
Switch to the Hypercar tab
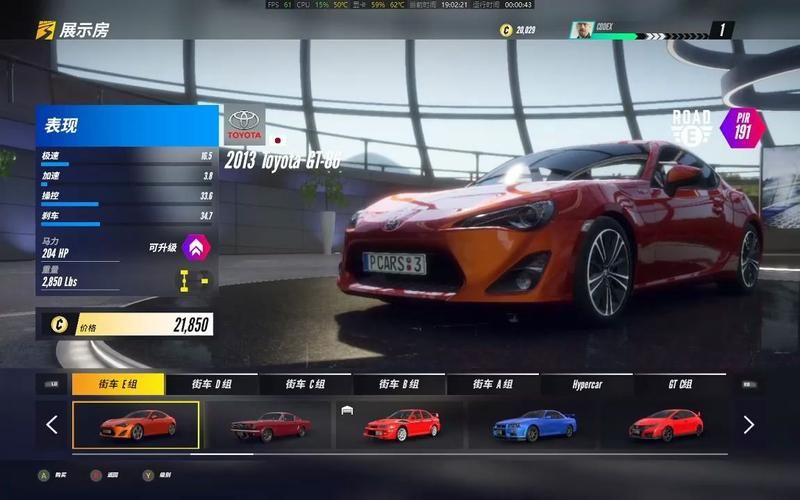pos(587,384)
